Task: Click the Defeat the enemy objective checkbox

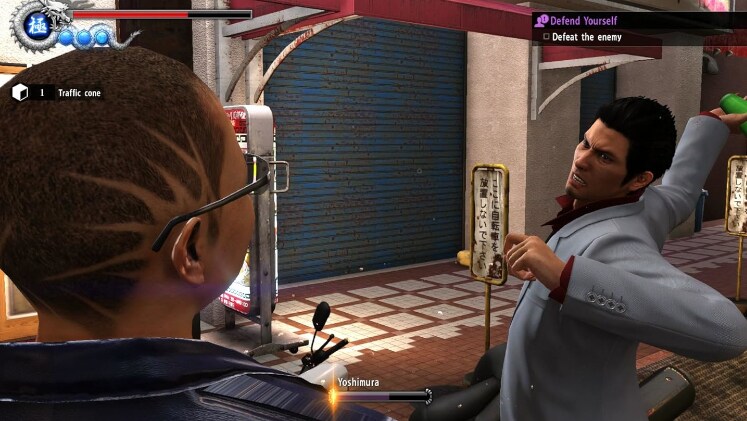Action: [546, 37]
